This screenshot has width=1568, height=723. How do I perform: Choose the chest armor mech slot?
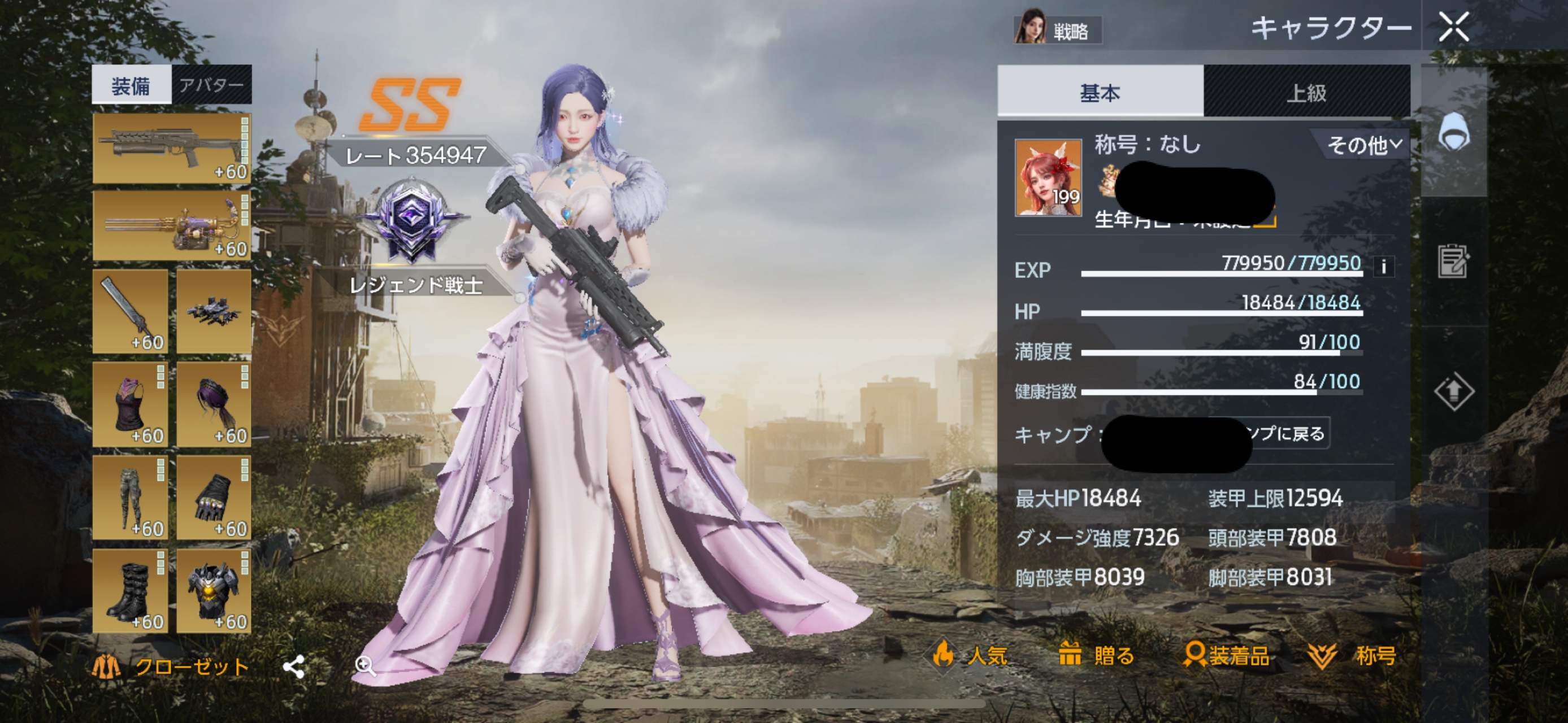tap(214, 591)
